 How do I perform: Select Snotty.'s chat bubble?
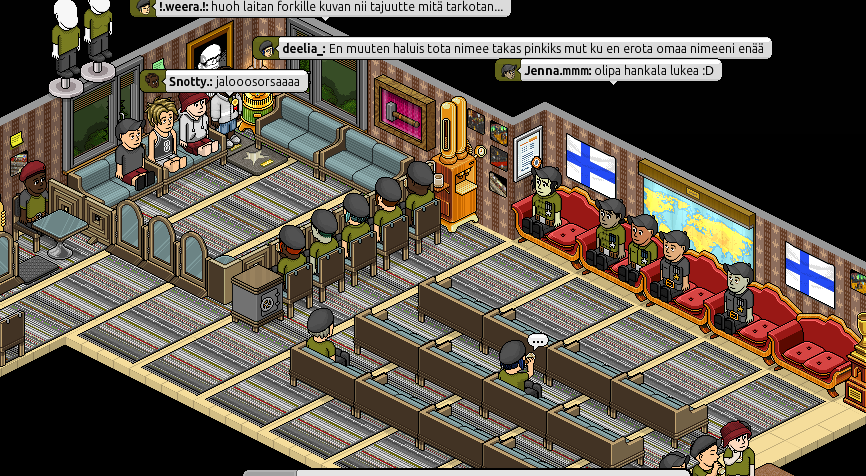point(224,81)
